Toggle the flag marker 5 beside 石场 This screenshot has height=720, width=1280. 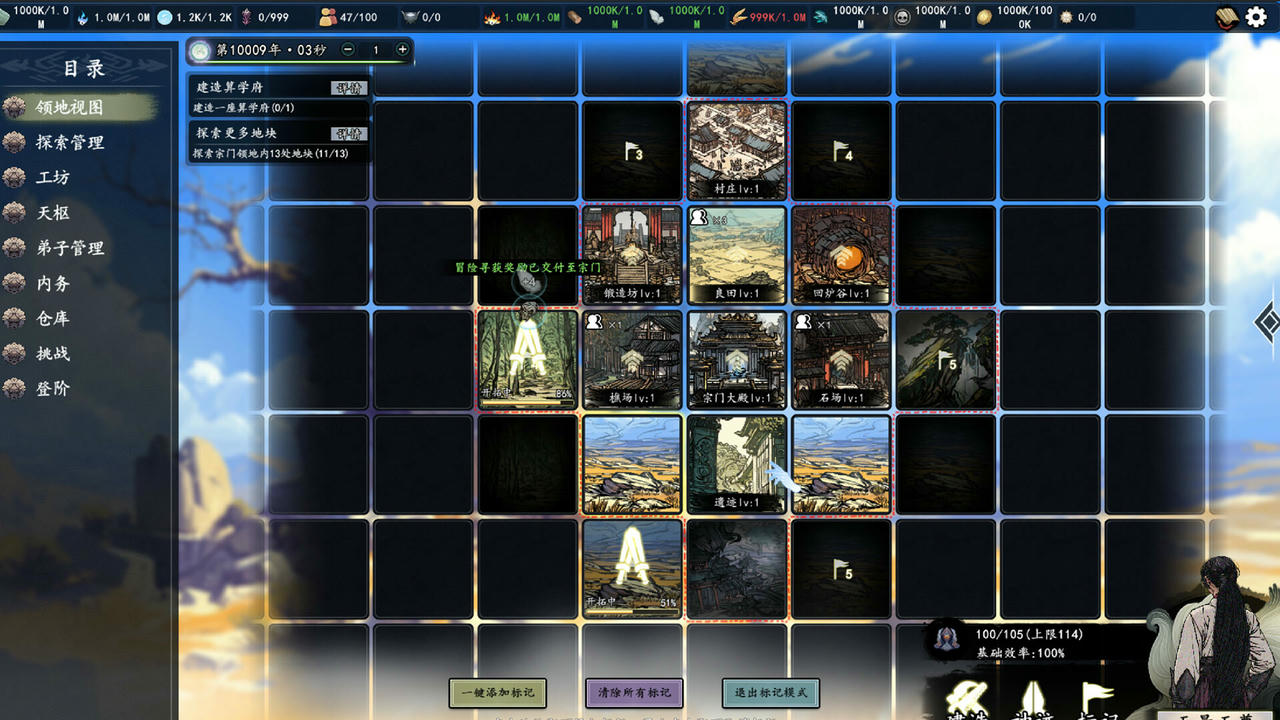(x=945, y=360)
